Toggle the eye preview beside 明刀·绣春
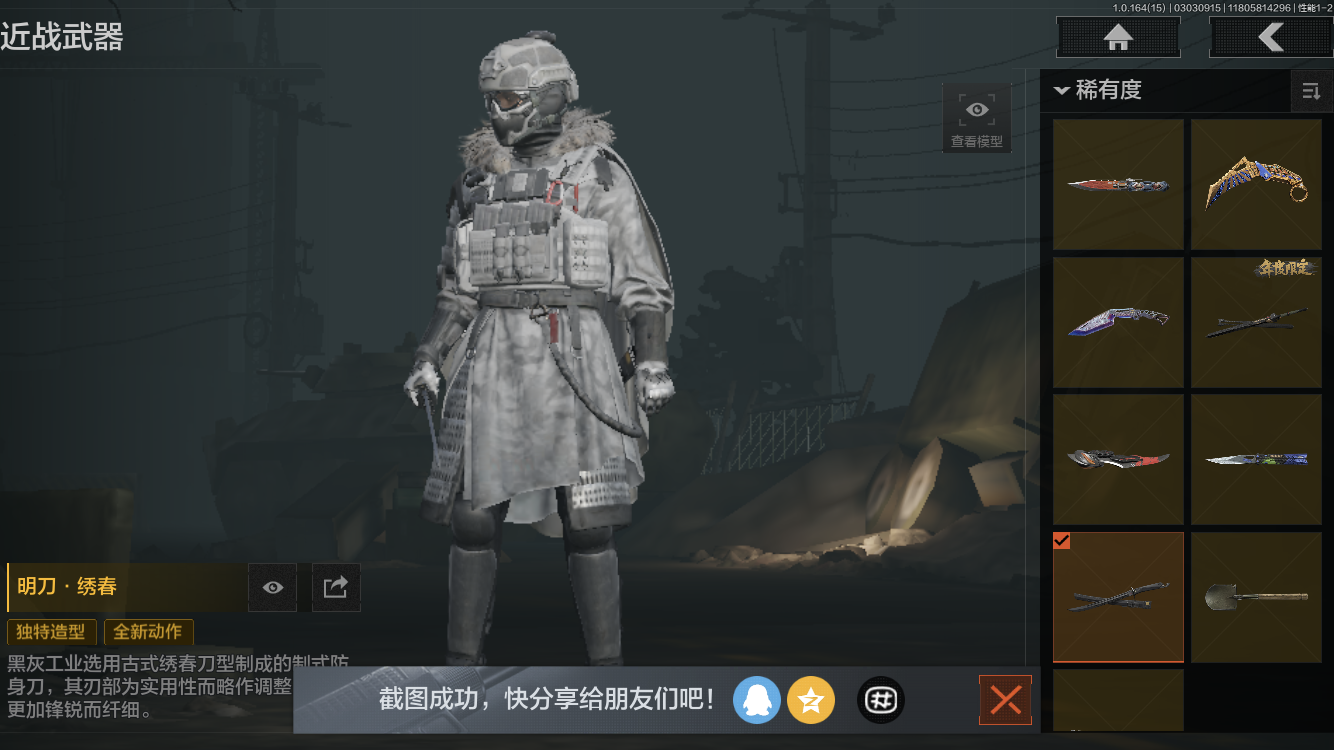Image resolution: width=1334 pixels, height=750 pixels. [x=272, y=587]
